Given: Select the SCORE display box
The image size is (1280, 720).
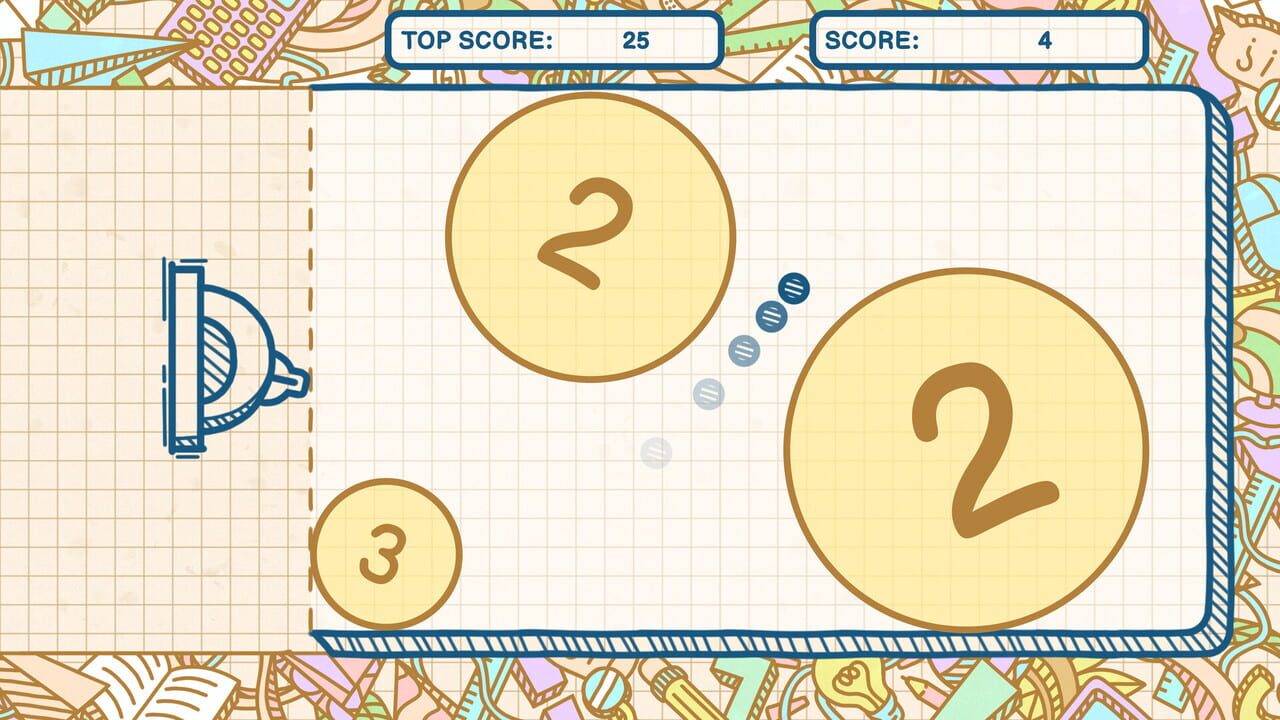Looking at the screenshot, I should pyautogui.click(x=980, y=40).
